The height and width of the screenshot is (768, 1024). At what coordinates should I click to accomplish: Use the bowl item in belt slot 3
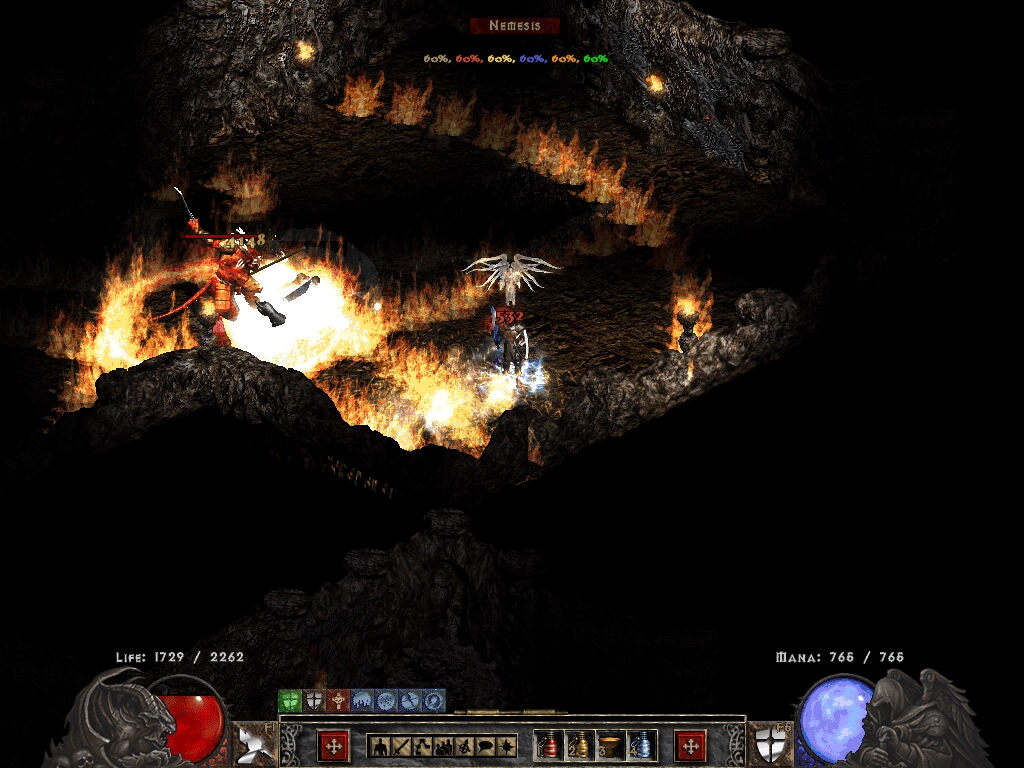coord(610,745)
